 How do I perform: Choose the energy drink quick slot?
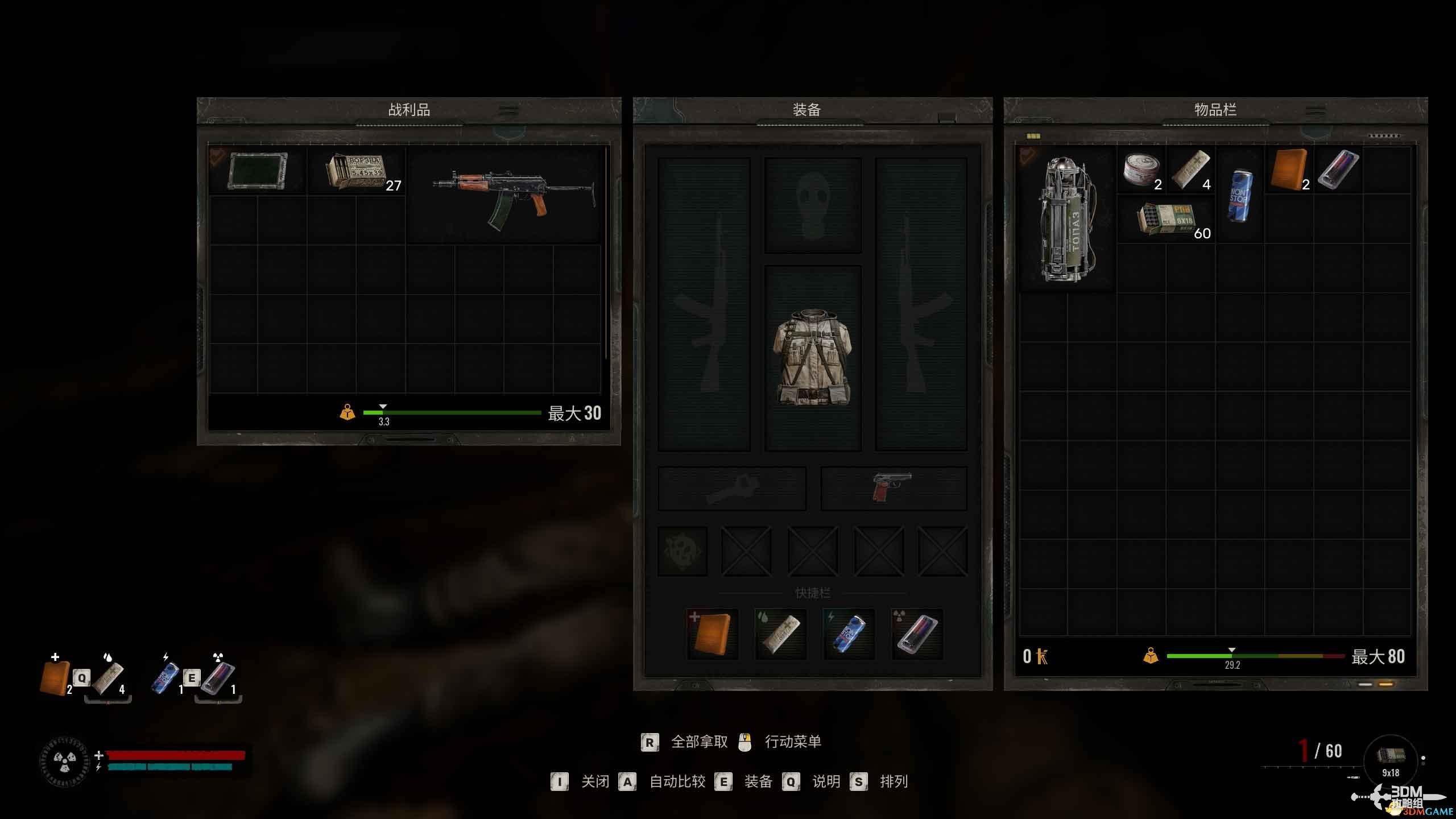[849, 634]
